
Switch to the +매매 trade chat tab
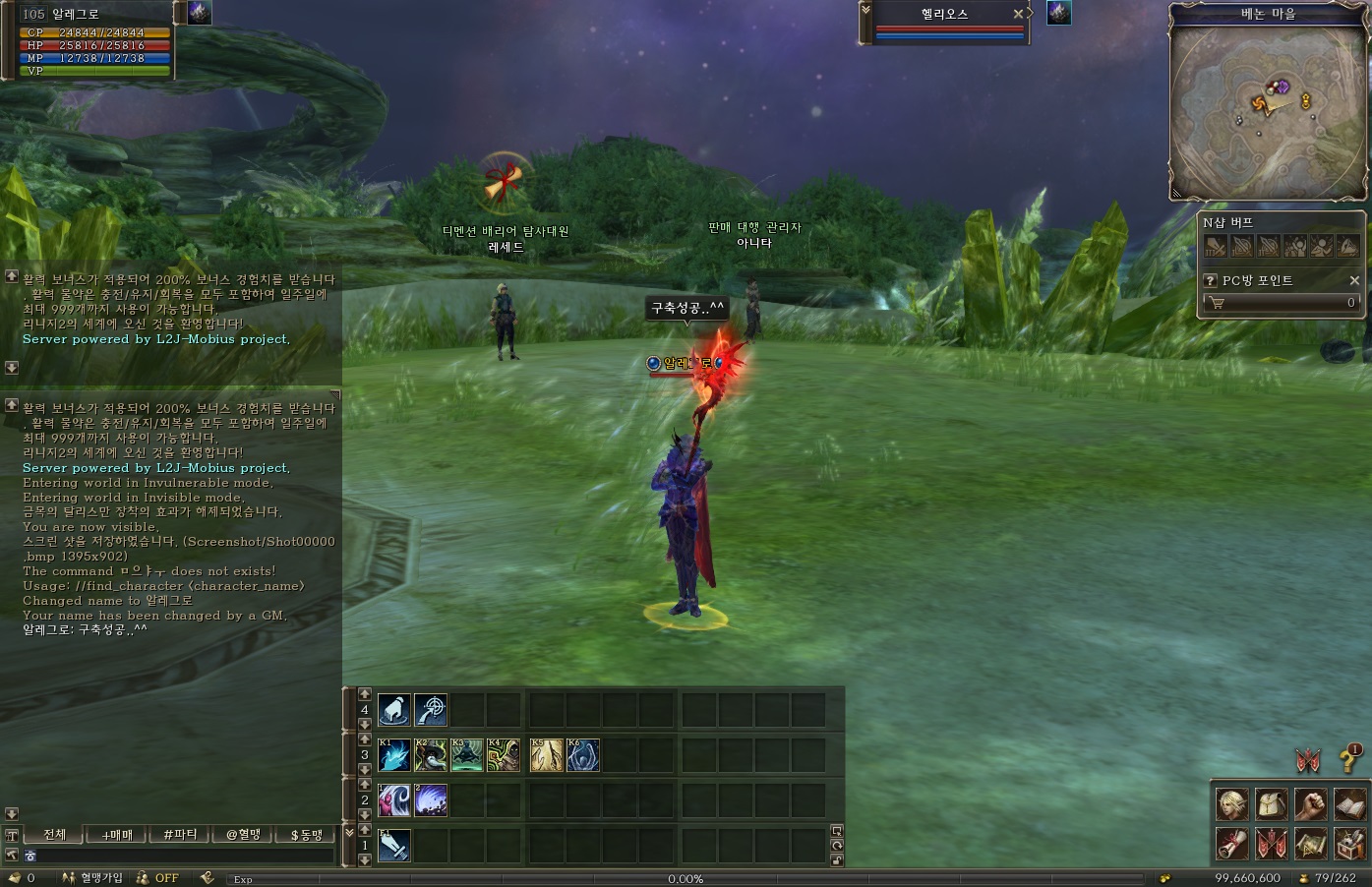tap(116, 835)
